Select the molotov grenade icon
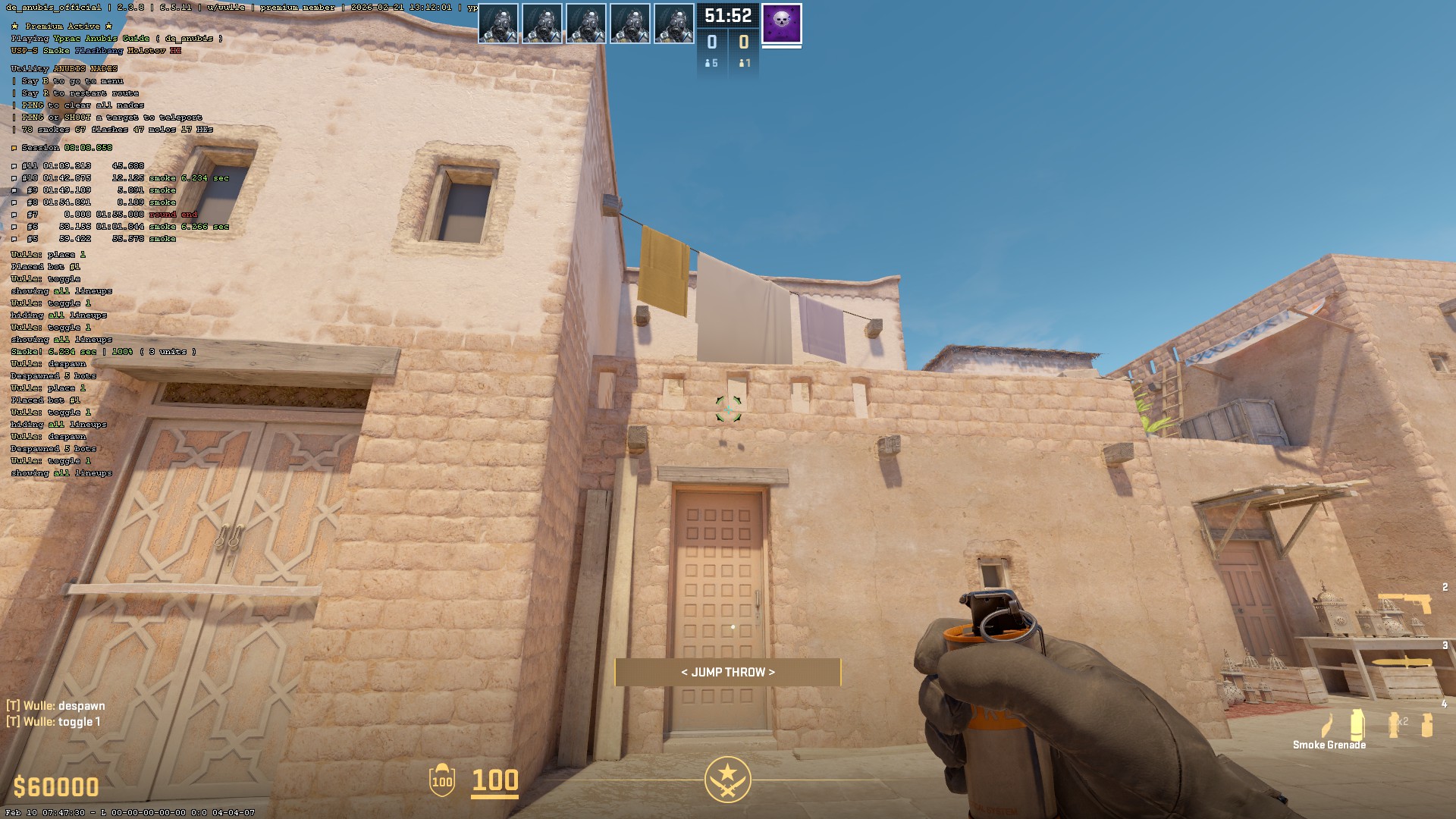 coord(1326,724)
